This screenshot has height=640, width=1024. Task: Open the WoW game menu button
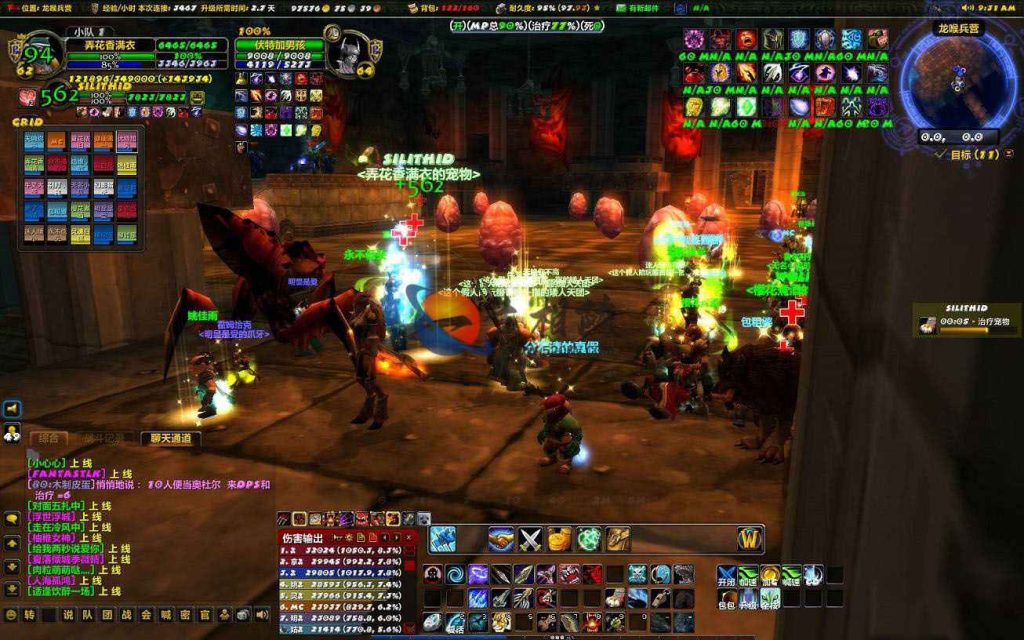[x=750, y=539]
